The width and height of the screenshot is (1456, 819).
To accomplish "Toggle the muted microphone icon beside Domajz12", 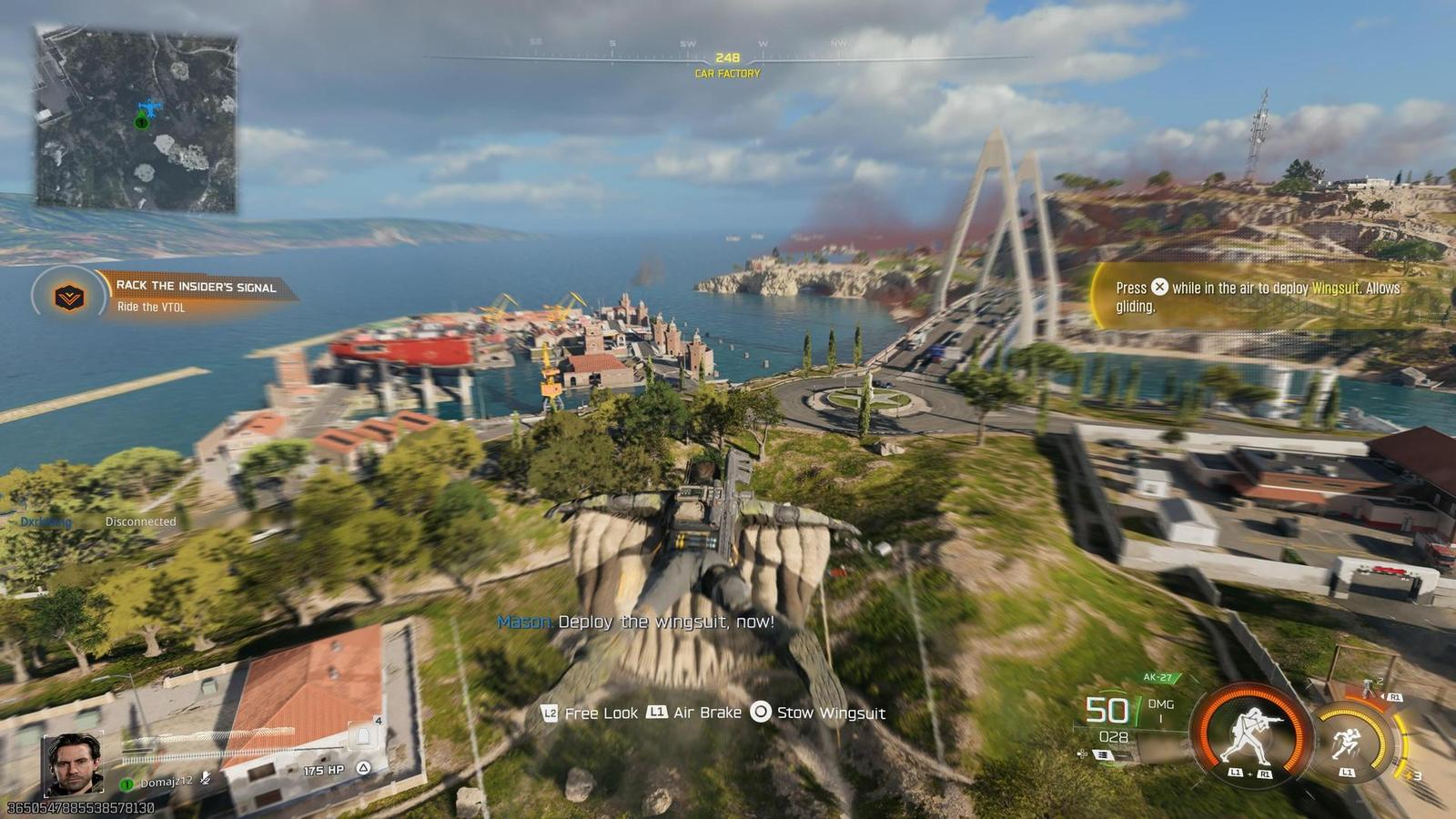I will (206, 779).
